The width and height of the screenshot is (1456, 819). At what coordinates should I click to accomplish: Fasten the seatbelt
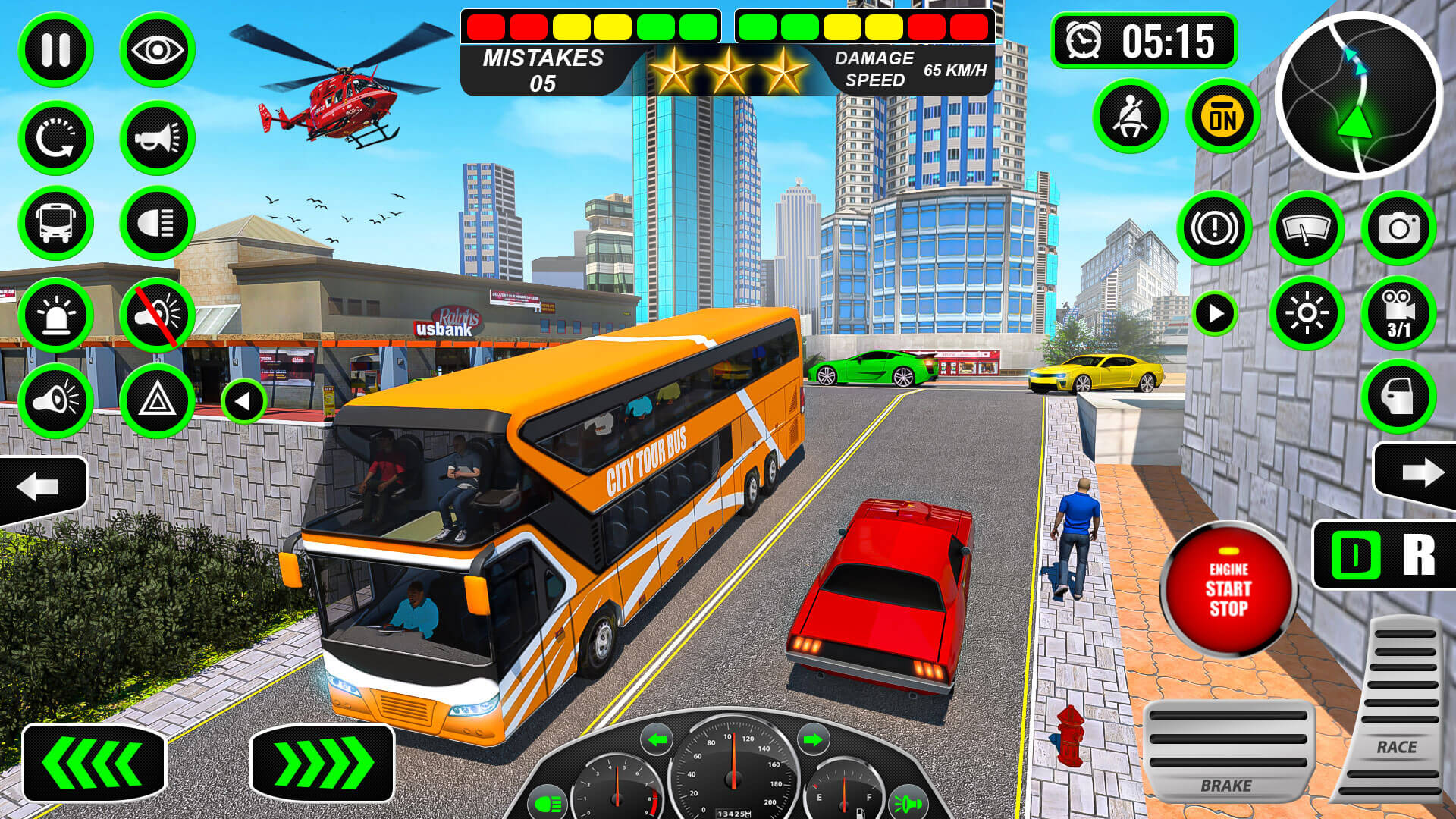point(1130,114)
